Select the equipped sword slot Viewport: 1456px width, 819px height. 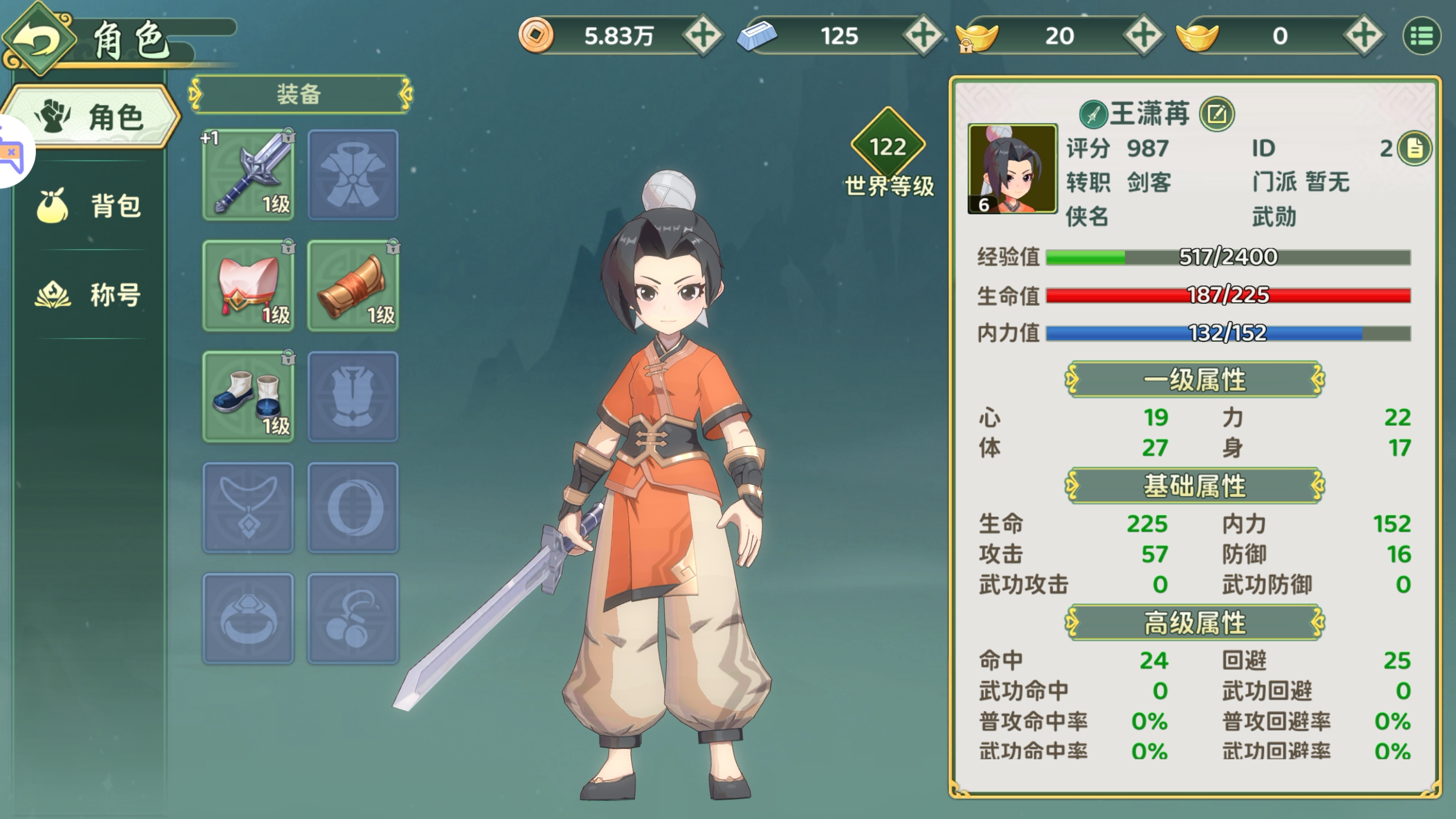click(248, 175)
